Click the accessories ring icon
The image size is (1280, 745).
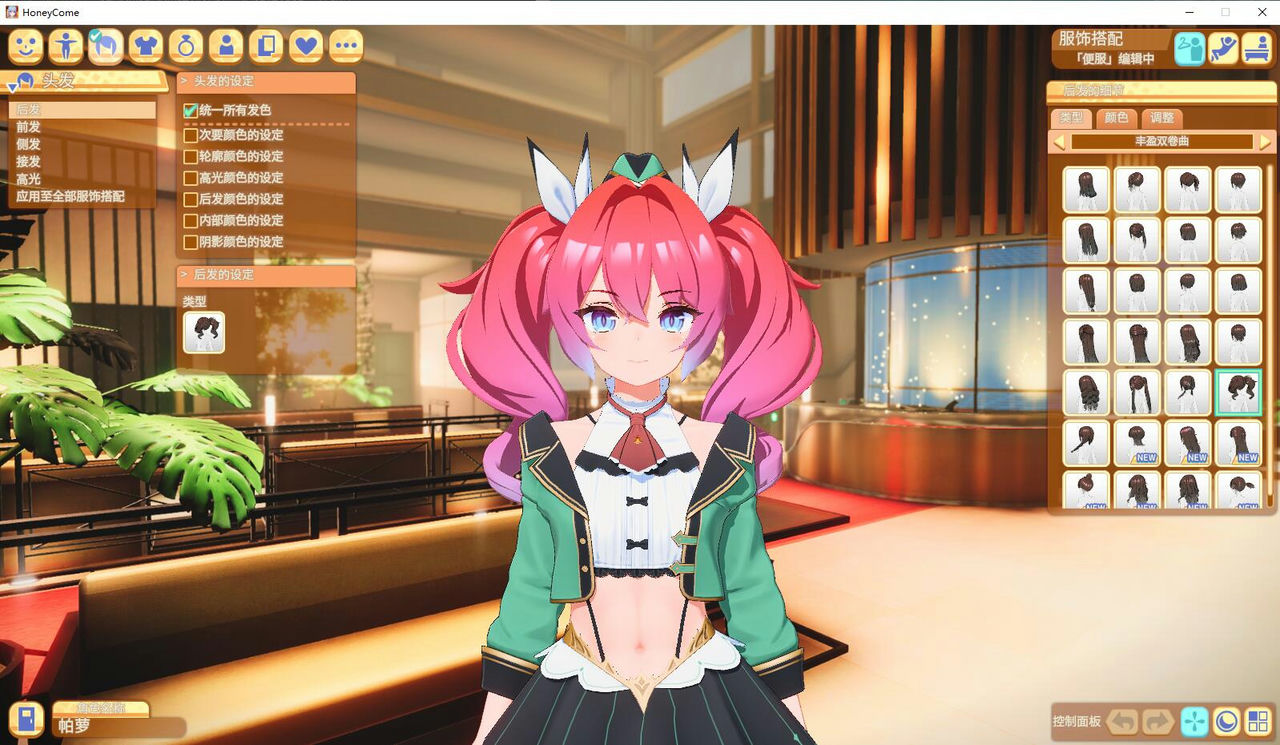[x=185, y=46]
